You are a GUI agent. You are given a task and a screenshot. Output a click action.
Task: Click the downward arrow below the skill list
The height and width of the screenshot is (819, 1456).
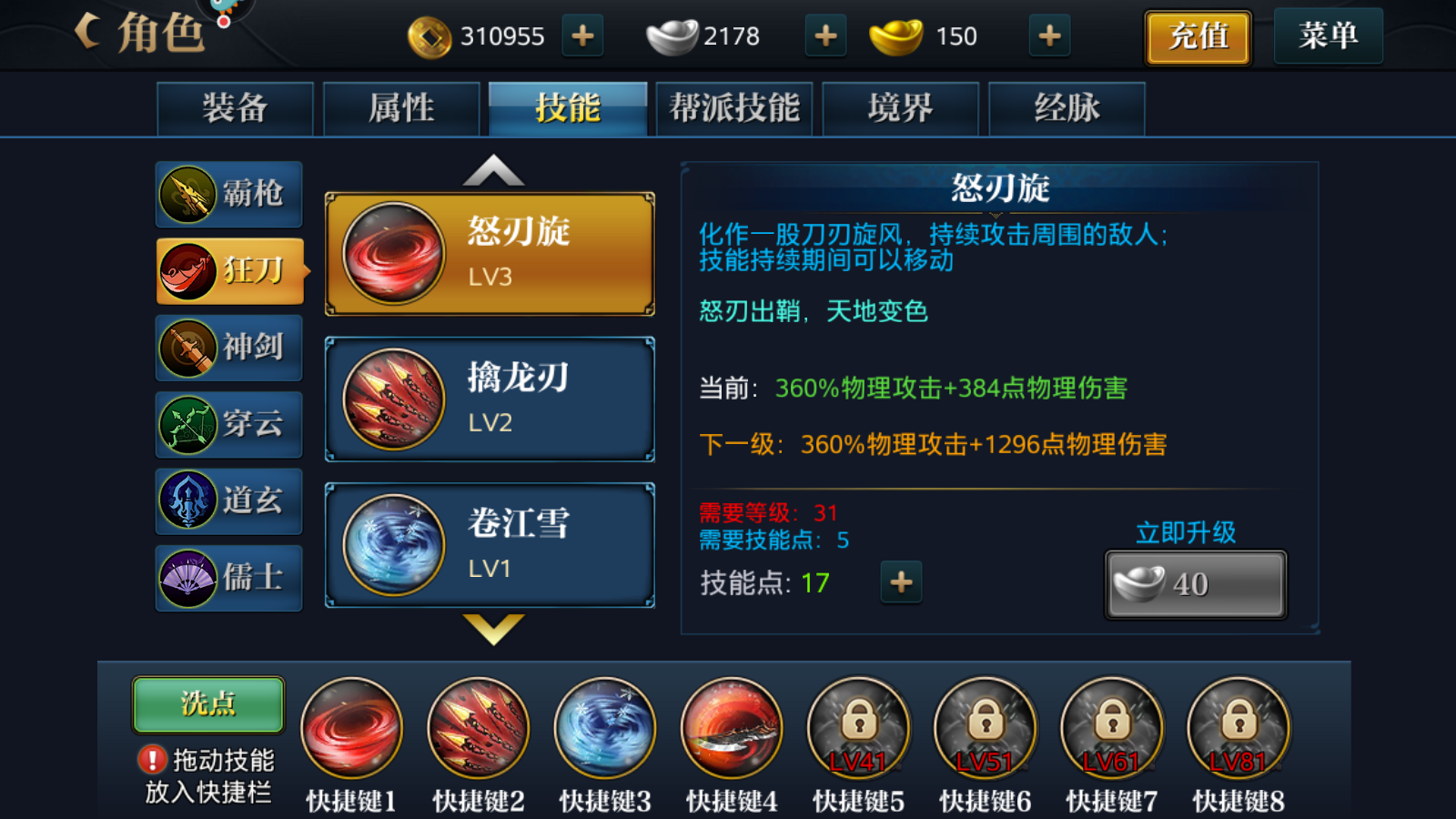491,631
